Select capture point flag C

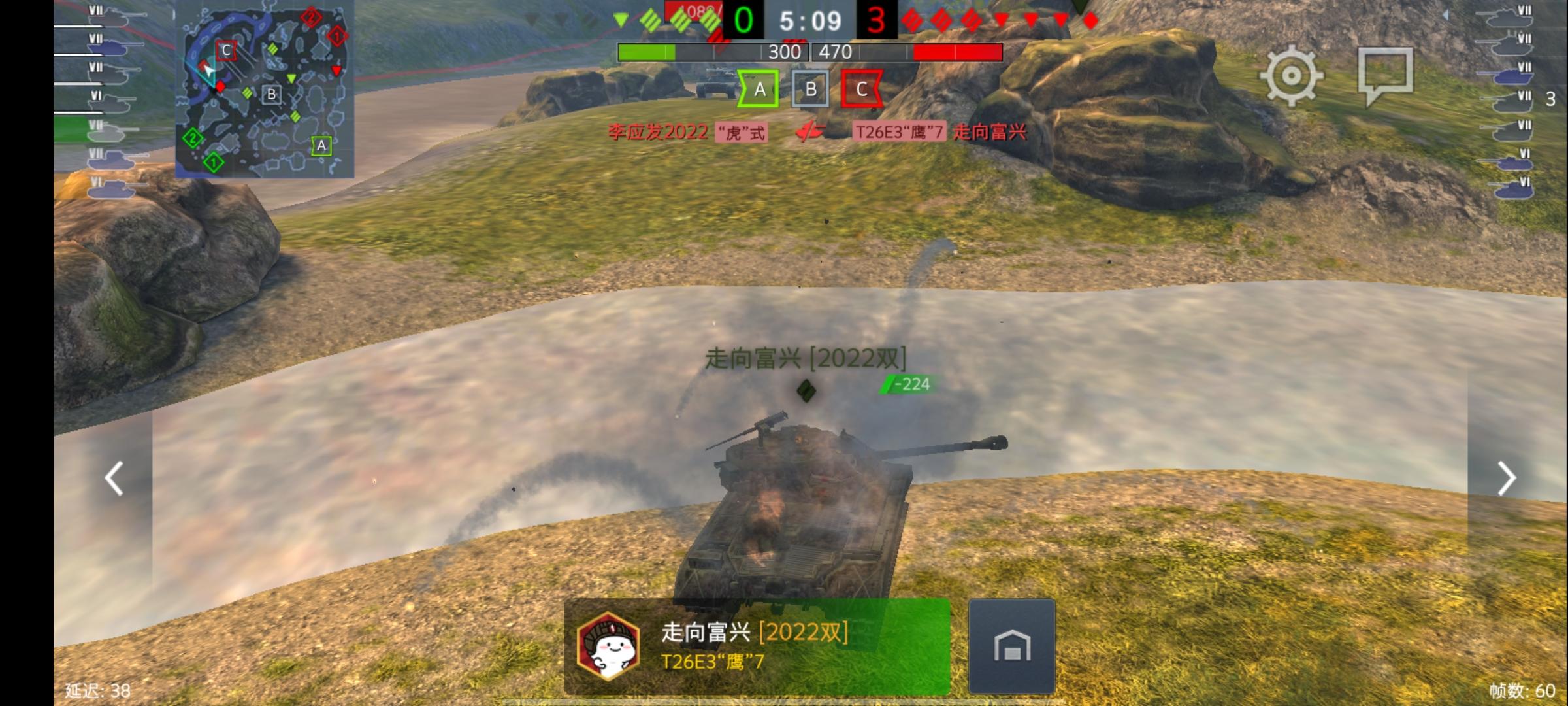(x=862, y=90)
